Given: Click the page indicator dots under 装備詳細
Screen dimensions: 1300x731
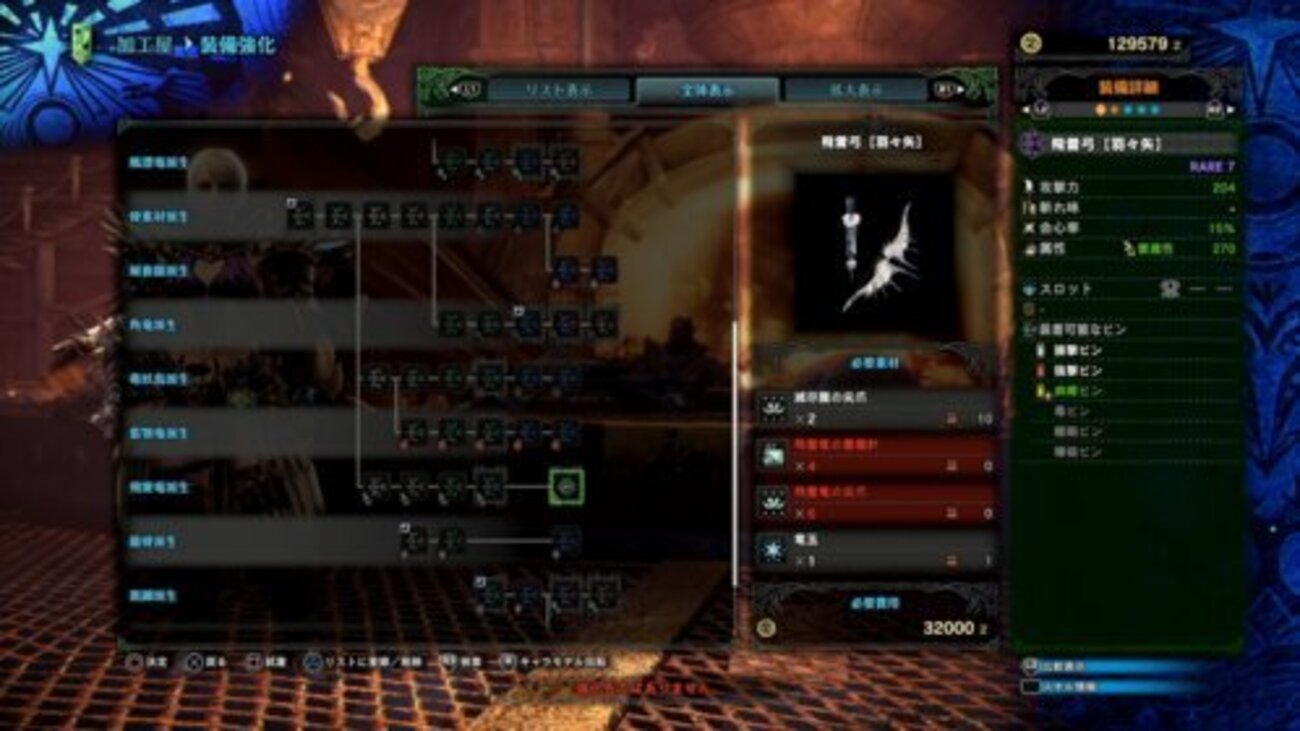Looking at the screenshot, I should click(1128, 110).
